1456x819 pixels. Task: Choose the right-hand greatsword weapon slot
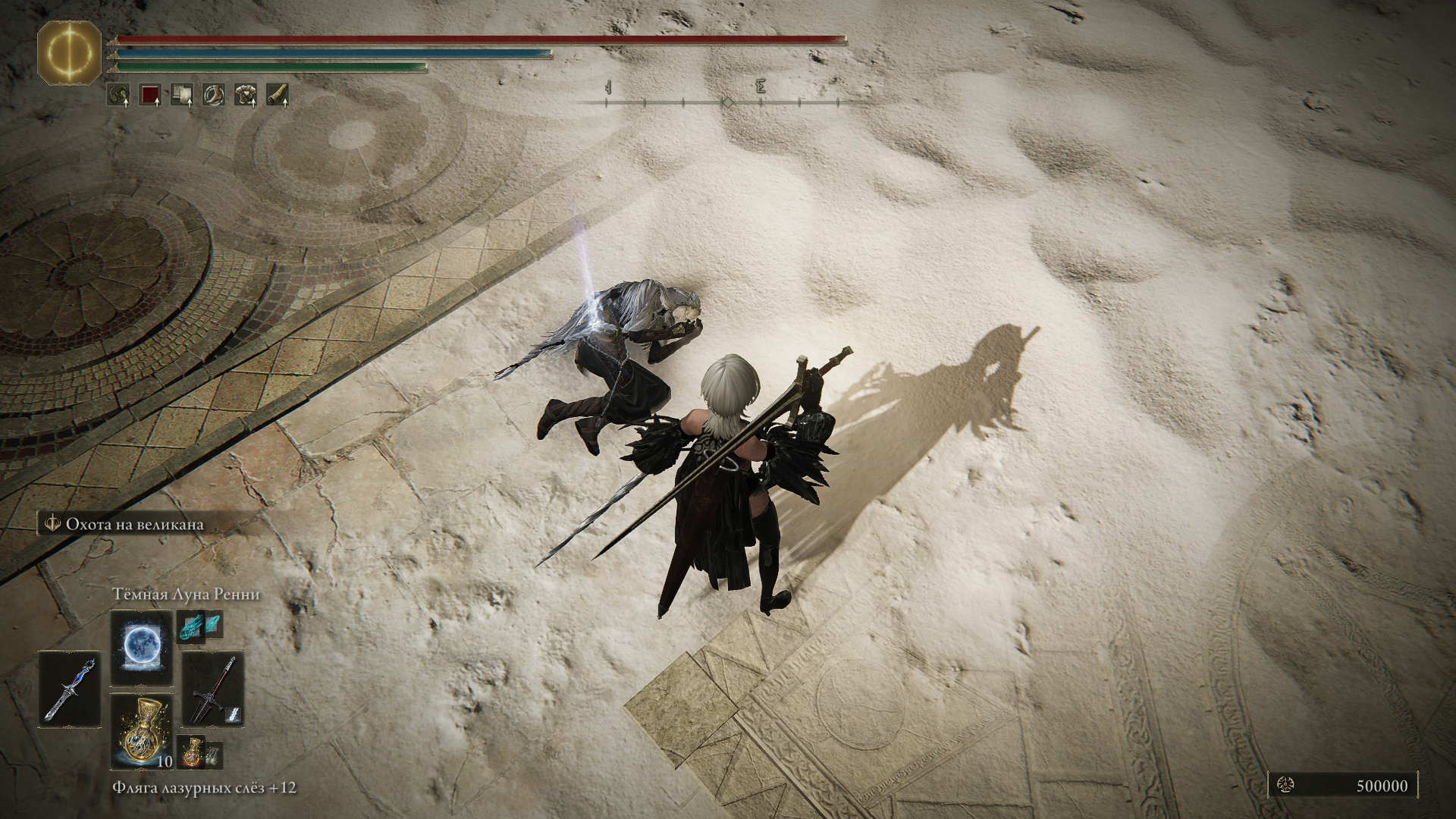pos(212,689)
